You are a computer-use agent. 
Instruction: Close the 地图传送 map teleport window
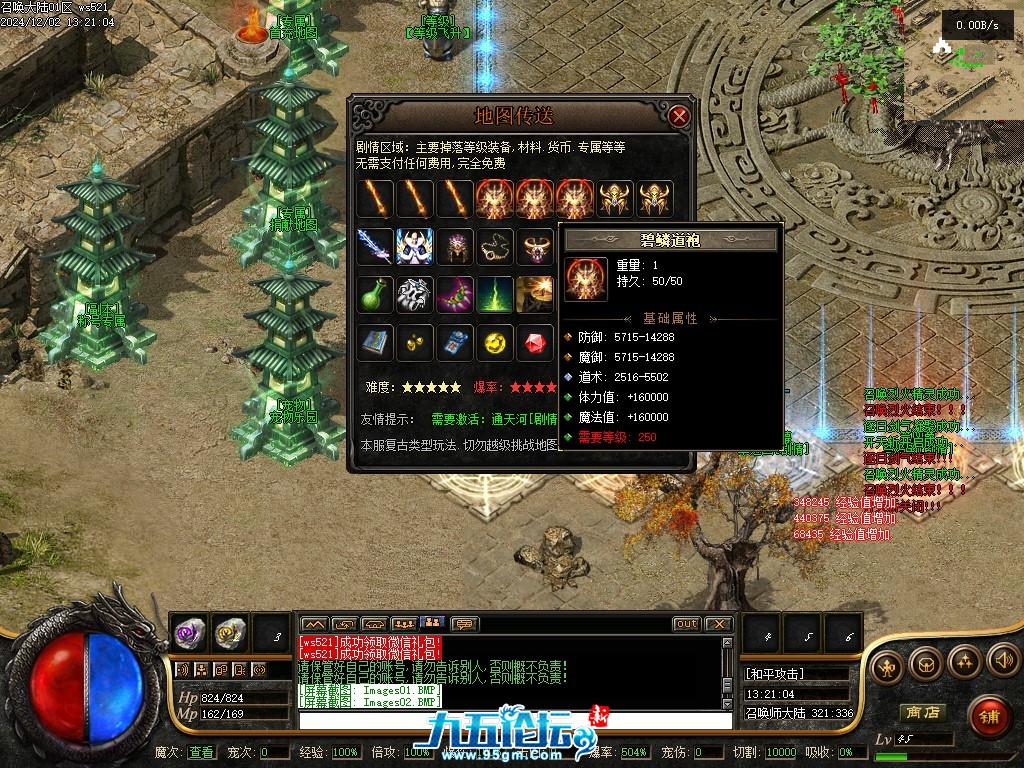[x=680, y=116]
